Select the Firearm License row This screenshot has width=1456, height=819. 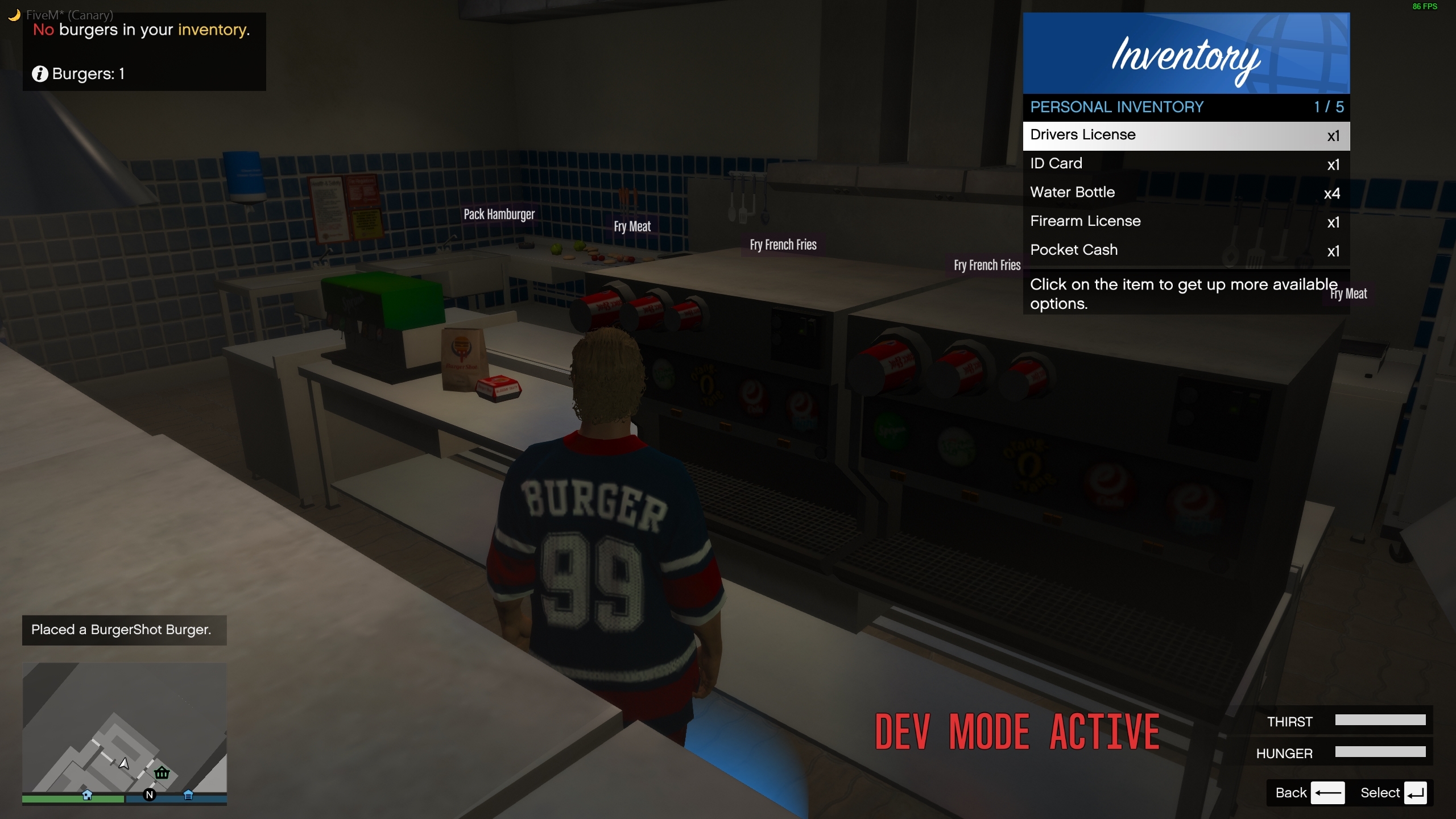tap(1185, 221)
